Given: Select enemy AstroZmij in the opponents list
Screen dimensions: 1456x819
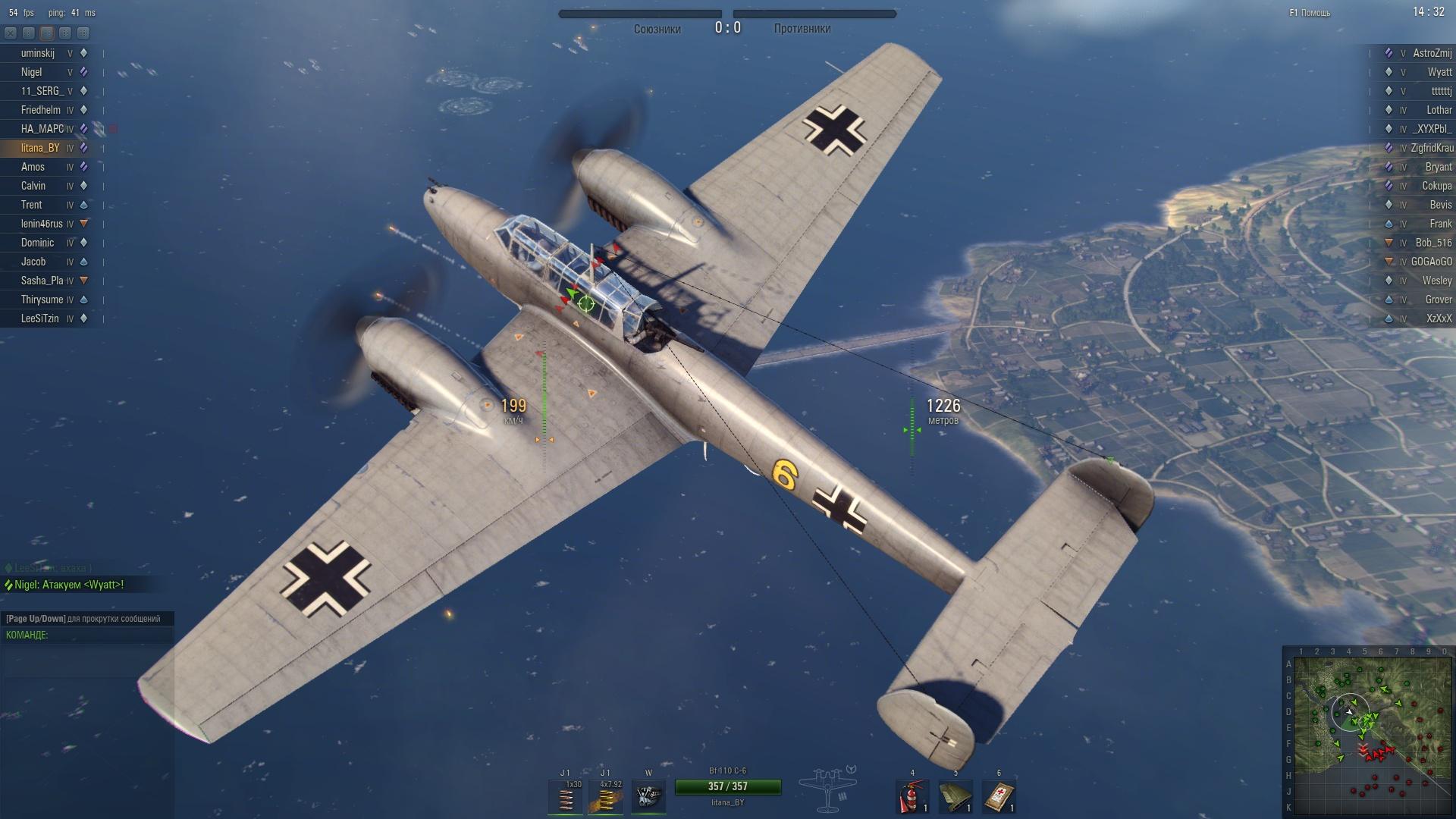Looking at the screenshot, I should pyautogui.click(x=1432, y=53).
